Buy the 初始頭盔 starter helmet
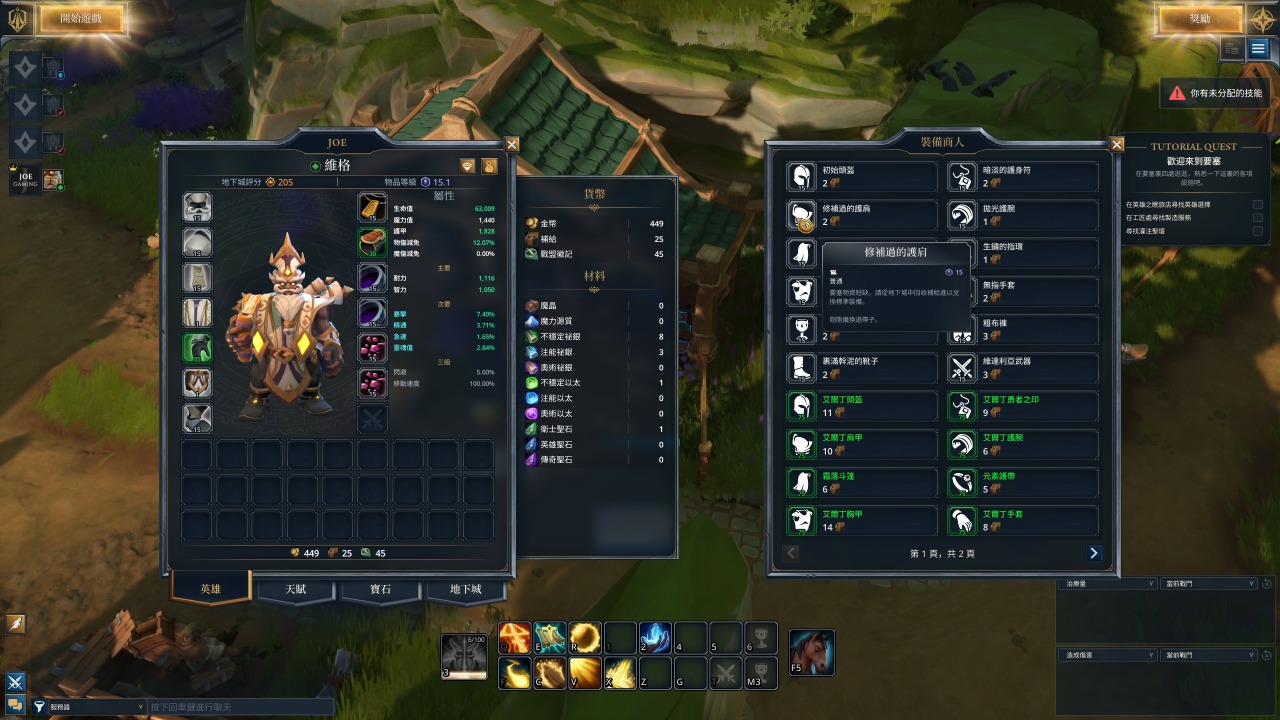 [862, 177]
